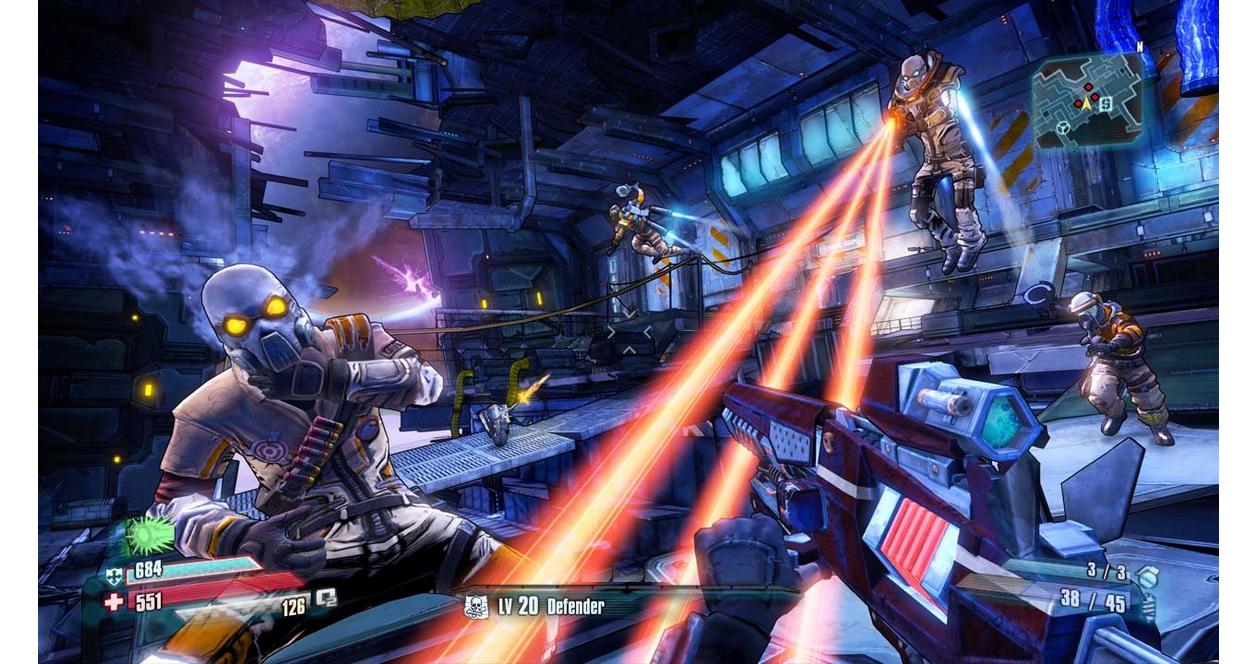The image size is (1256, 664).
Task: Select the grenade icon beside the 3 / 3 count
Action: (1148, 576)
